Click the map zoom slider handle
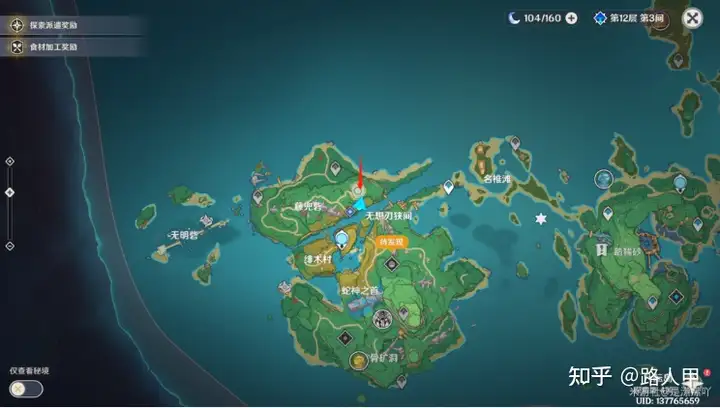The height and width of the screenshot is (408, 720). pos(10,192)
